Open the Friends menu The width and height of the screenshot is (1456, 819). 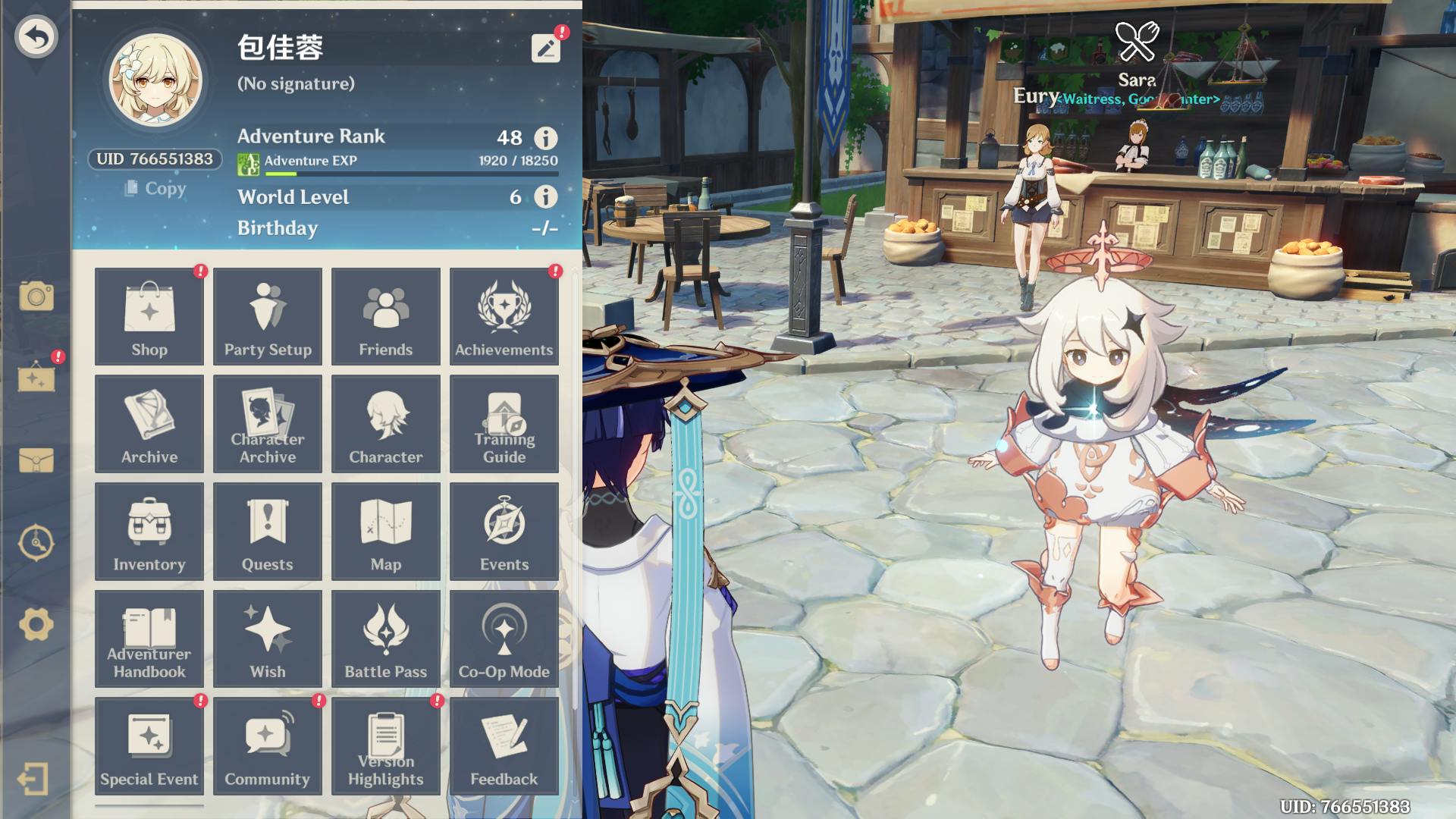(x=386, y=316)
